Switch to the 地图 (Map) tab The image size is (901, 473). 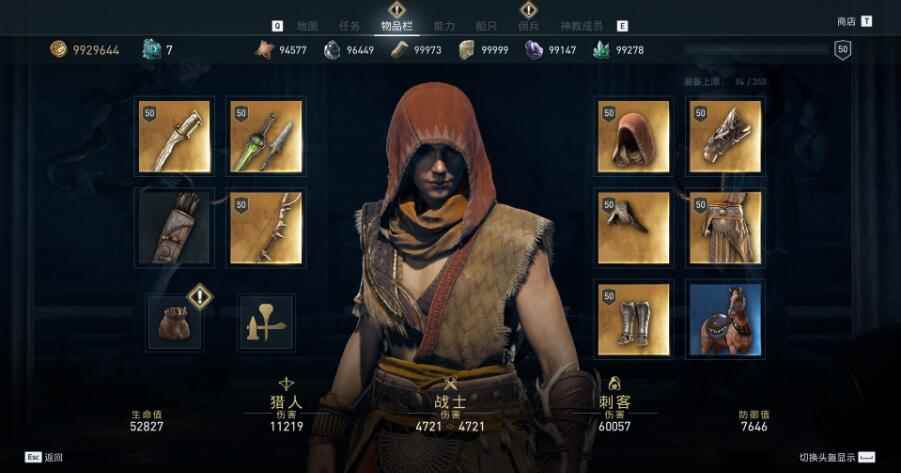307,25
